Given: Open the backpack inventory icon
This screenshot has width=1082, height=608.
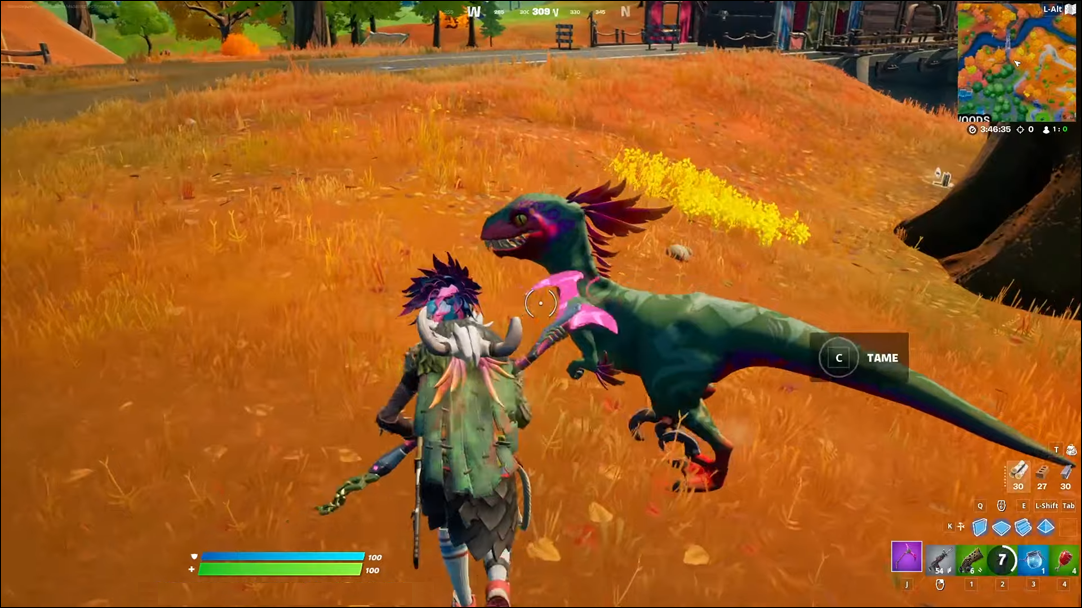Looking at the screenshot, I should click(1072, 450).
